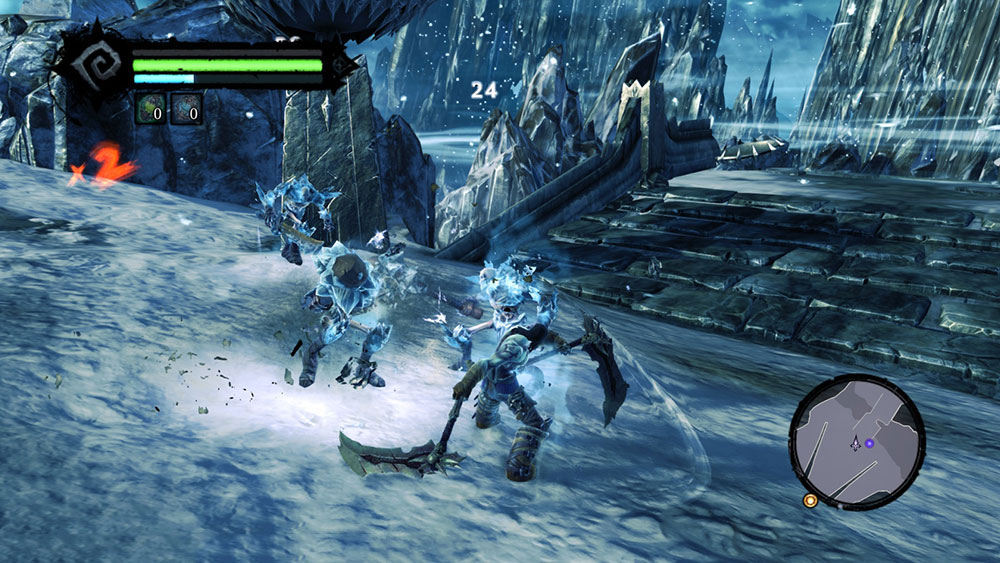Click the orange objective marker on the minimap rim
Screen dimensions: 1000x563
810,500
